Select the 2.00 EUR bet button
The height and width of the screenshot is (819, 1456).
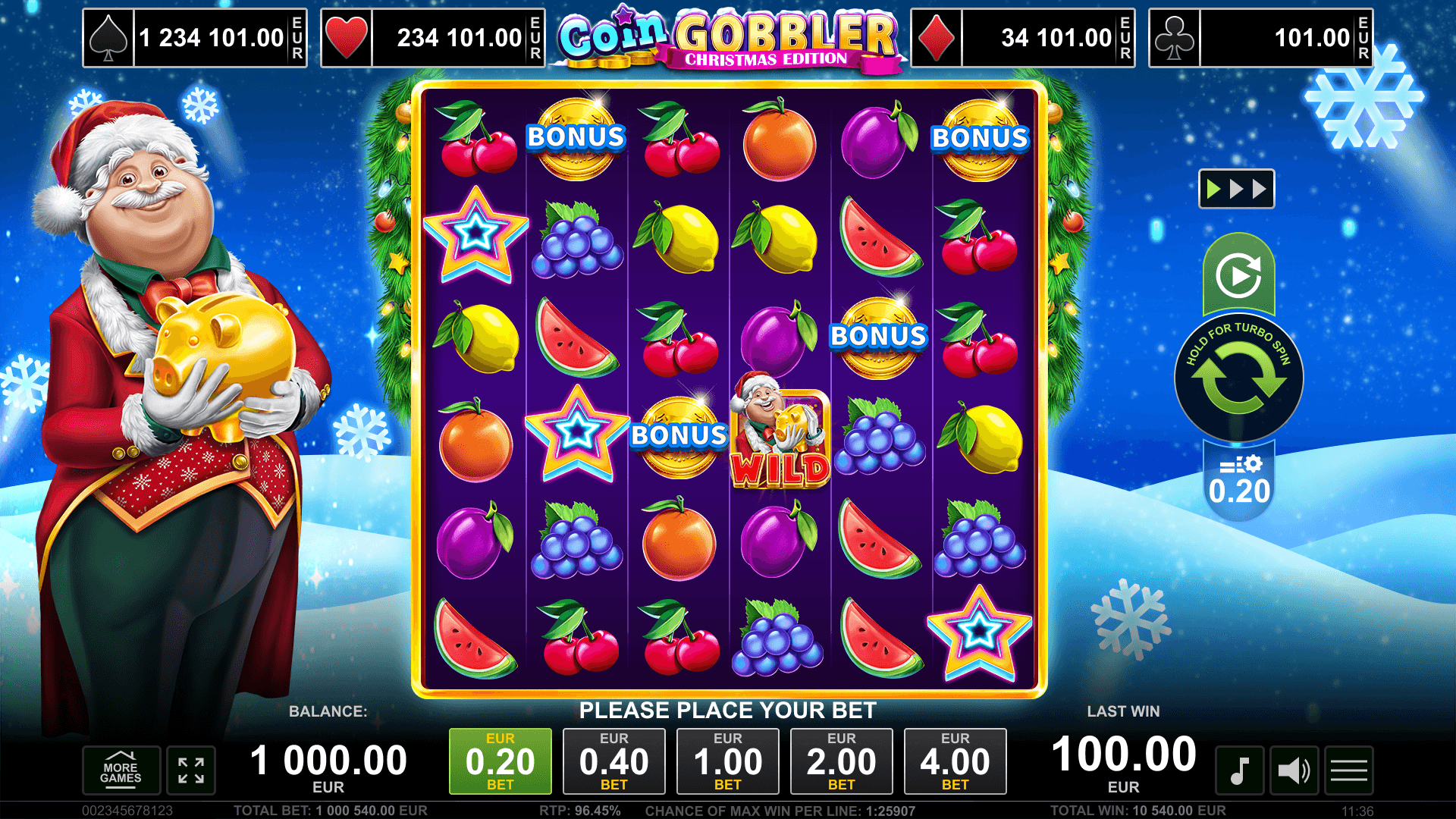point(842,761)
